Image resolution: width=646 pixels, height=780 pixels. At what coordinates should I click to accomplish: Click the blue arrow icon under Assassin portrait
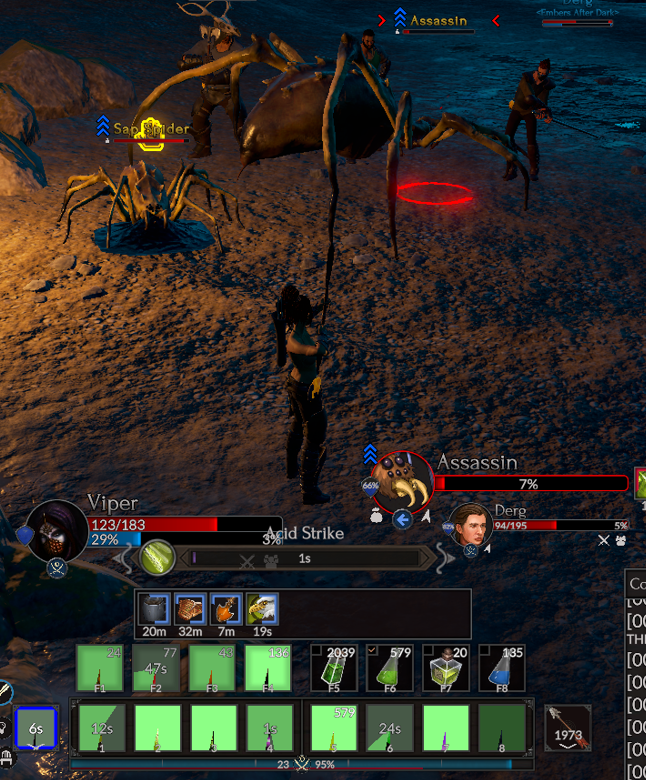(402, 519)
